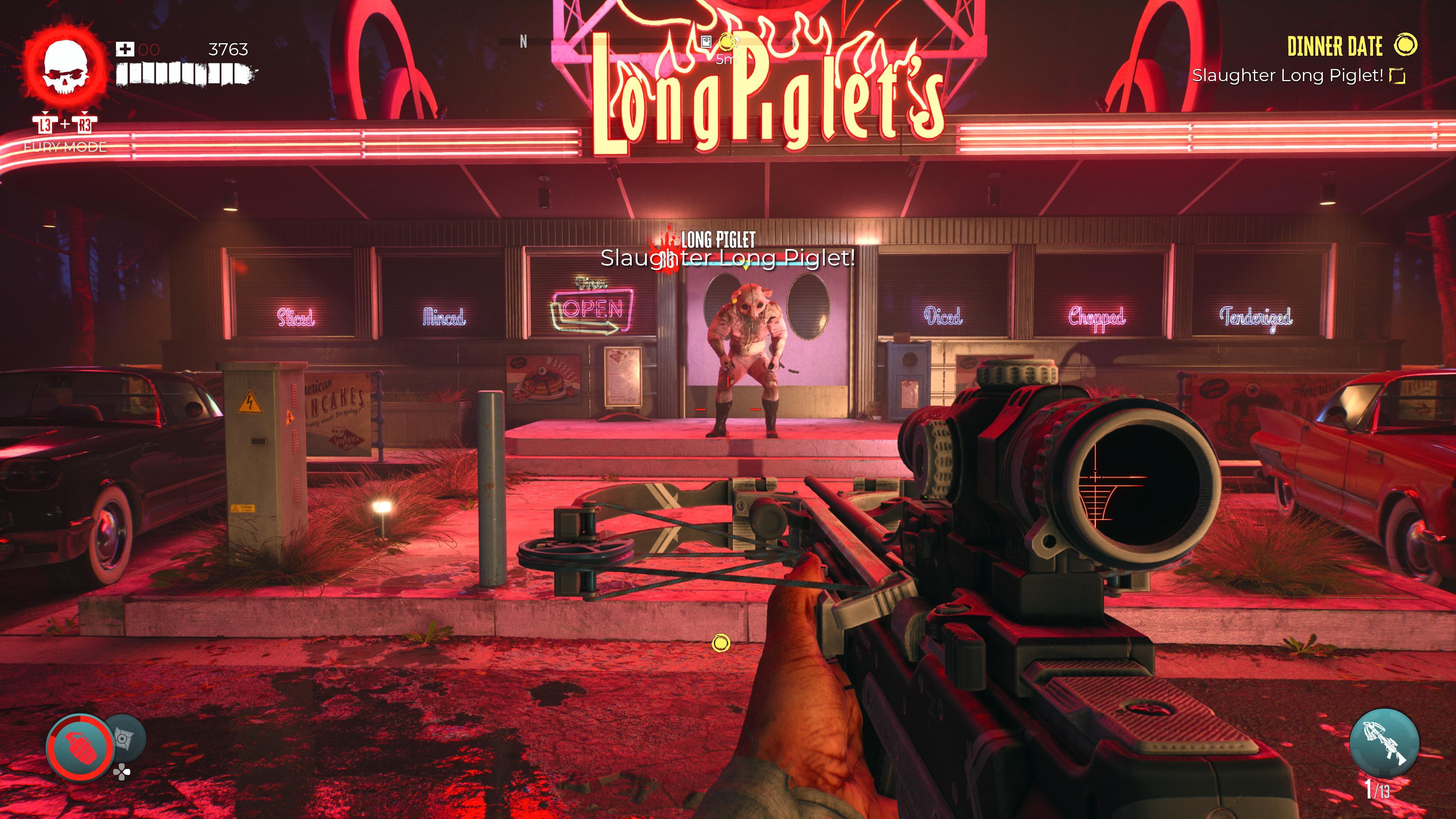Image resolution: width=1456 pixels, height=819 pixels.
Task: Click the medkit icon near the health bar
Action: (125, 50)
